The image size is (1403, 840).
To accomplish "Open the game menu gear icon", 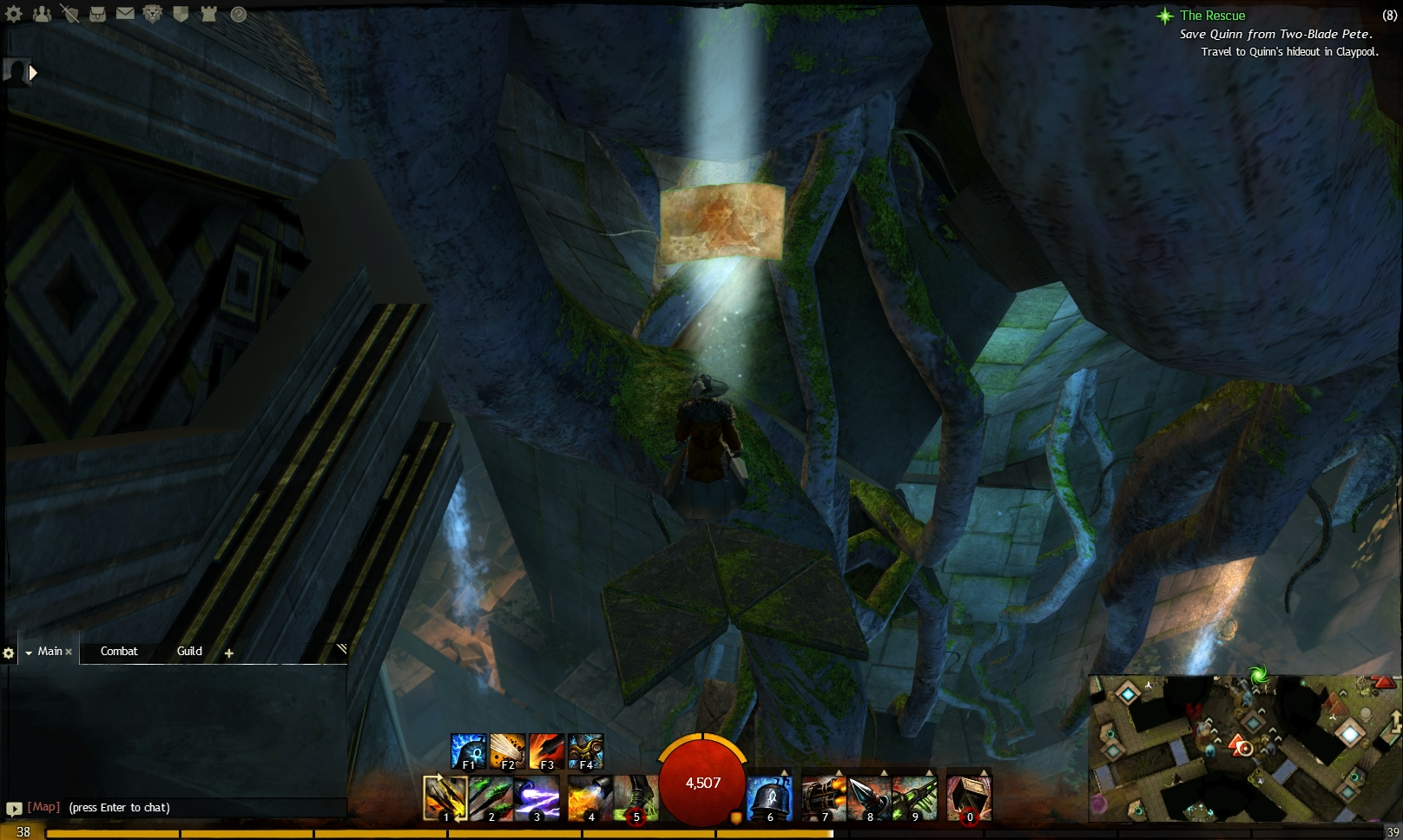I will [13, 15].
